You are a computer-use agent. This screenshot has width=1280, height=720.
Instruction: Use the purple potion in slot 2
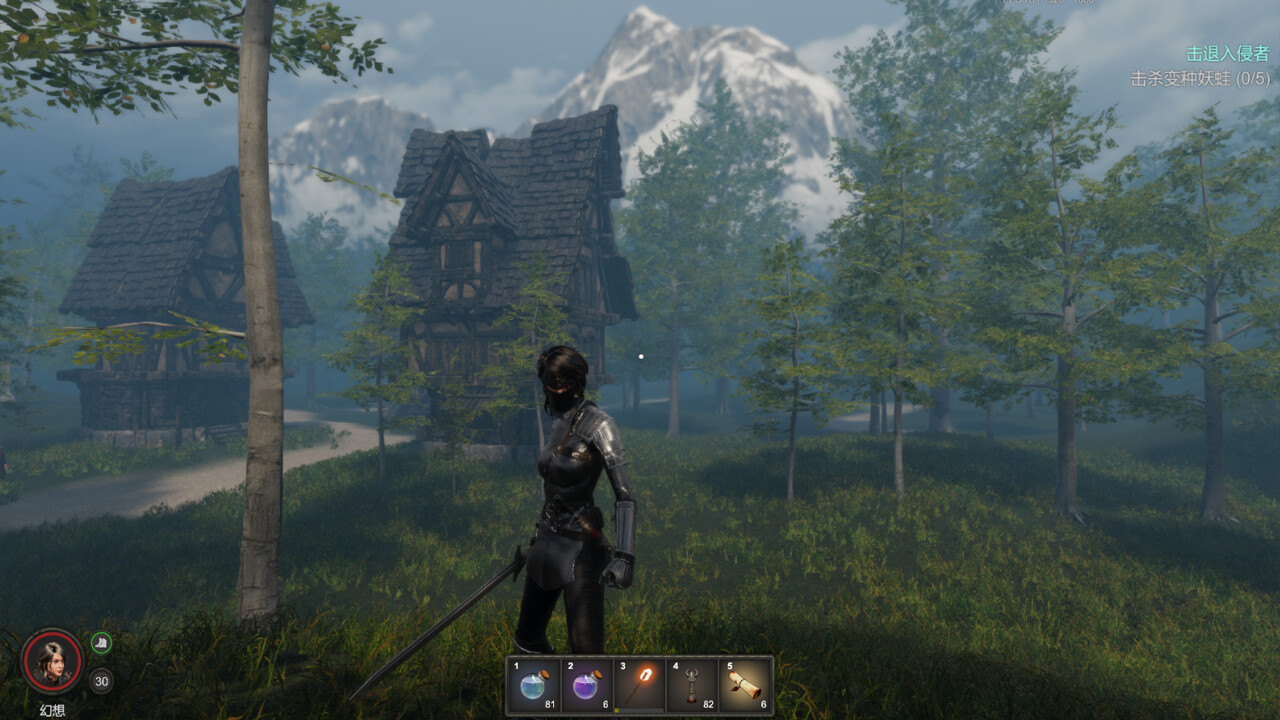[587, 685]
